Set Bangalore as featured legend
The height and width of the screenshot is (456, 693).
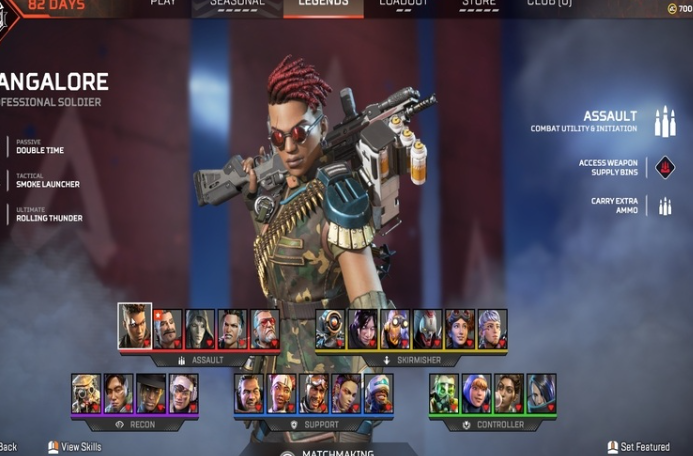[639, 447]
